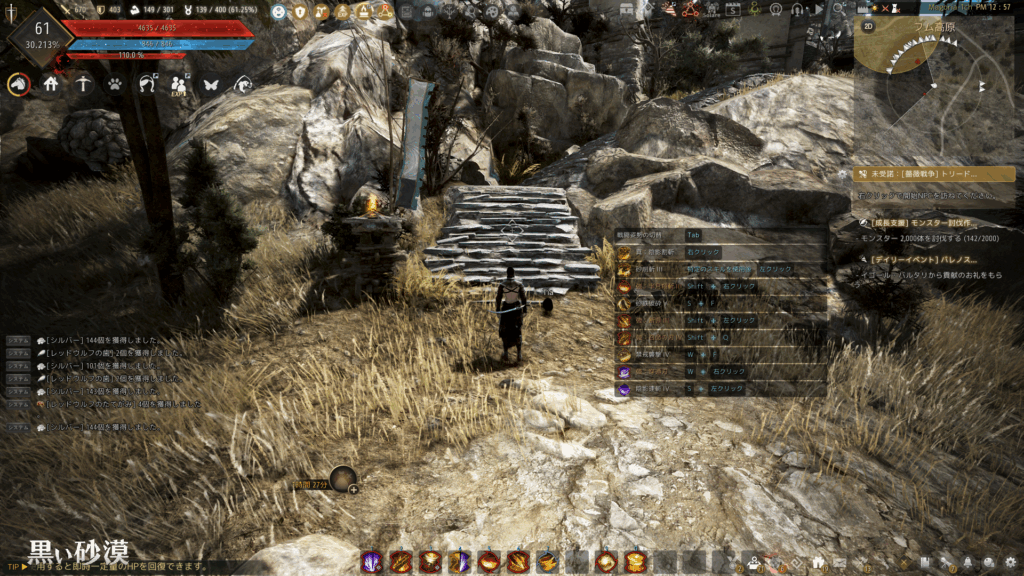Open the round white-face icon in top bar

278,12
